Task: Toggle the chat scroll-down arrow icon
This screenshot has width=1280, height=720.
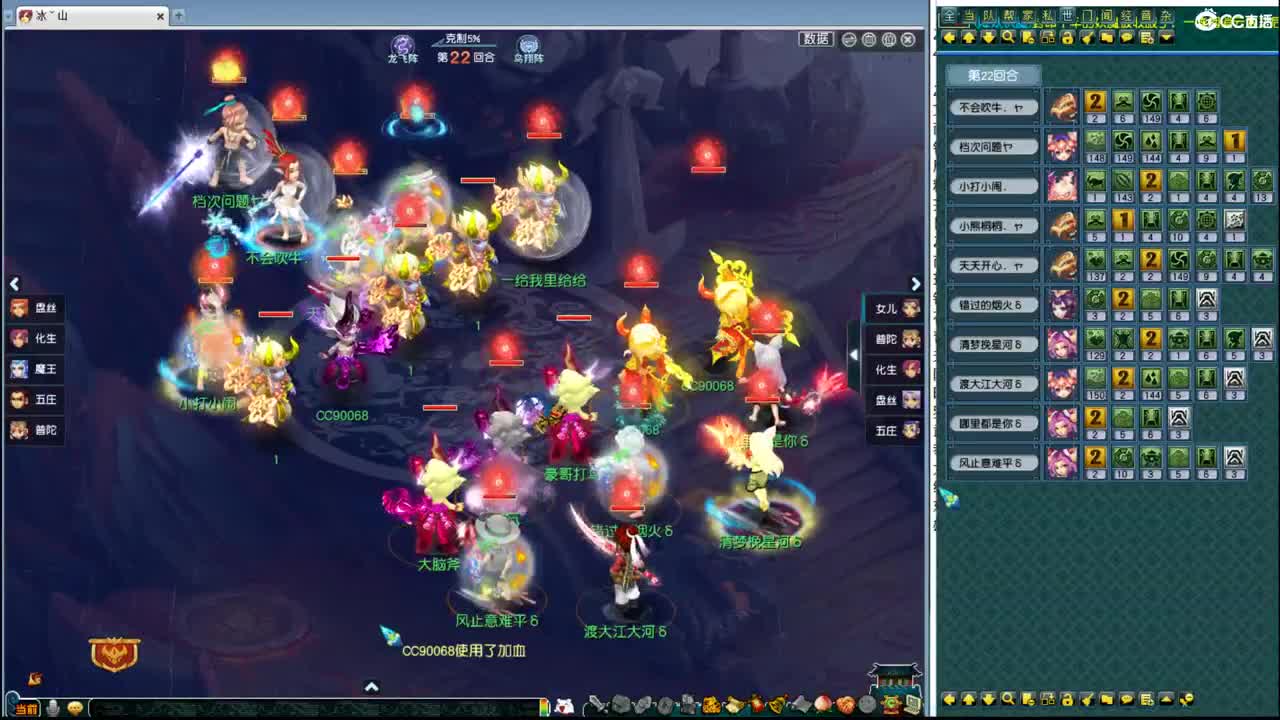Action: click(x=988, y=37)
